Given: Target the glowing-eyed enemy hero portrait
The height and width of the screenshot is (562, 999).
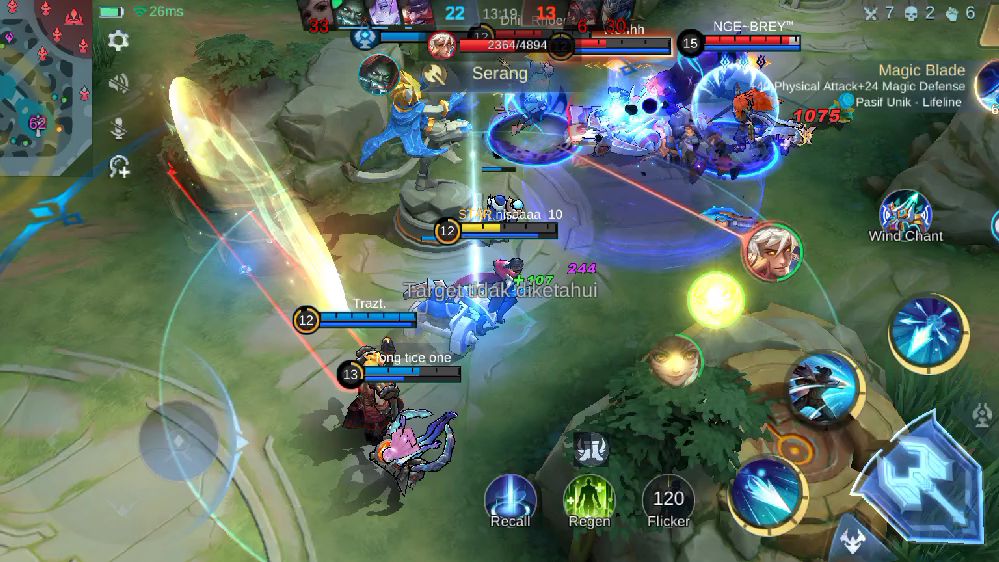Looking at the screenshot, I should [x=673, y=361].
